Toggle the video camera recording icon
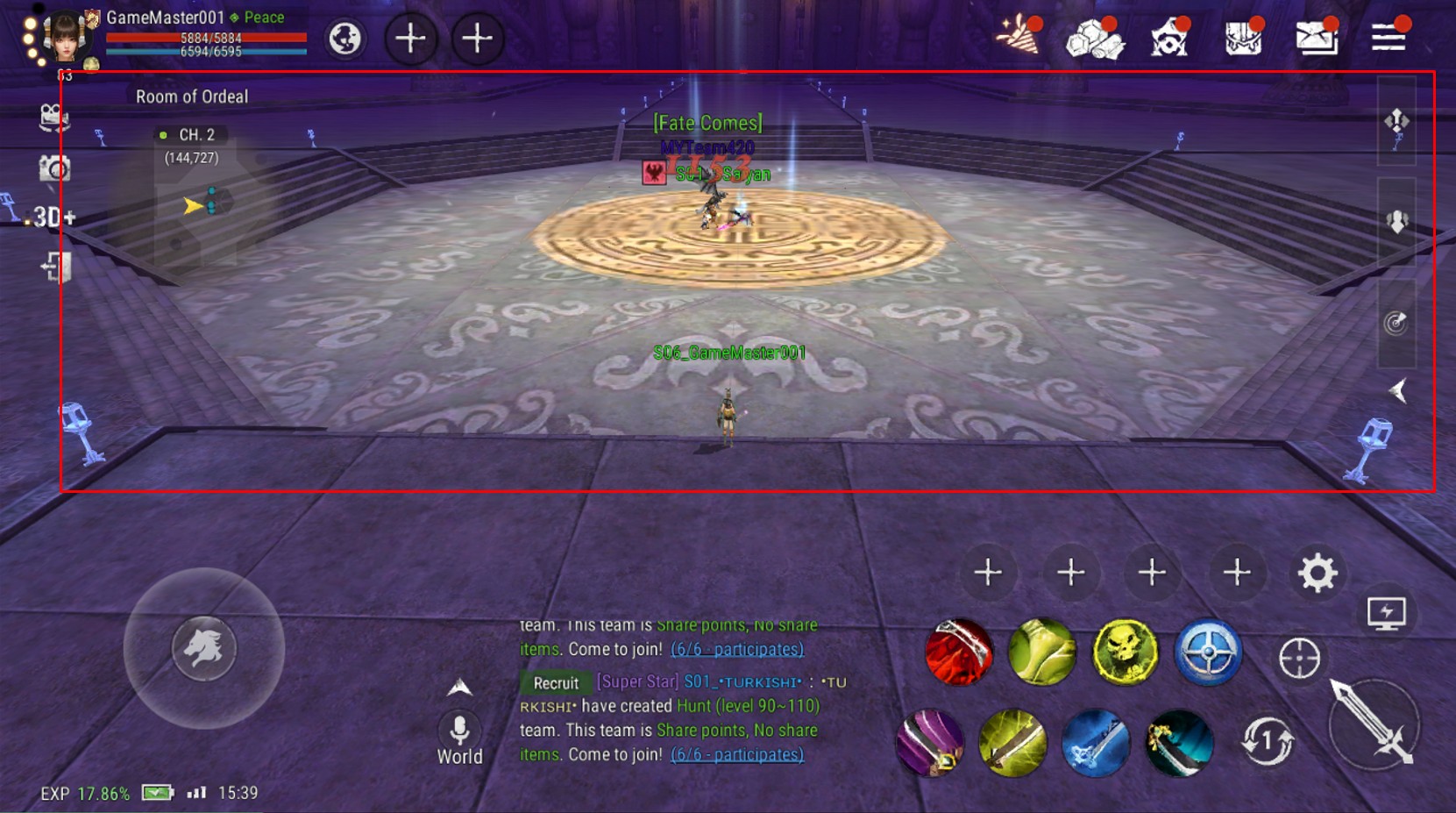Screen dimensions: 1456x813 54,118
